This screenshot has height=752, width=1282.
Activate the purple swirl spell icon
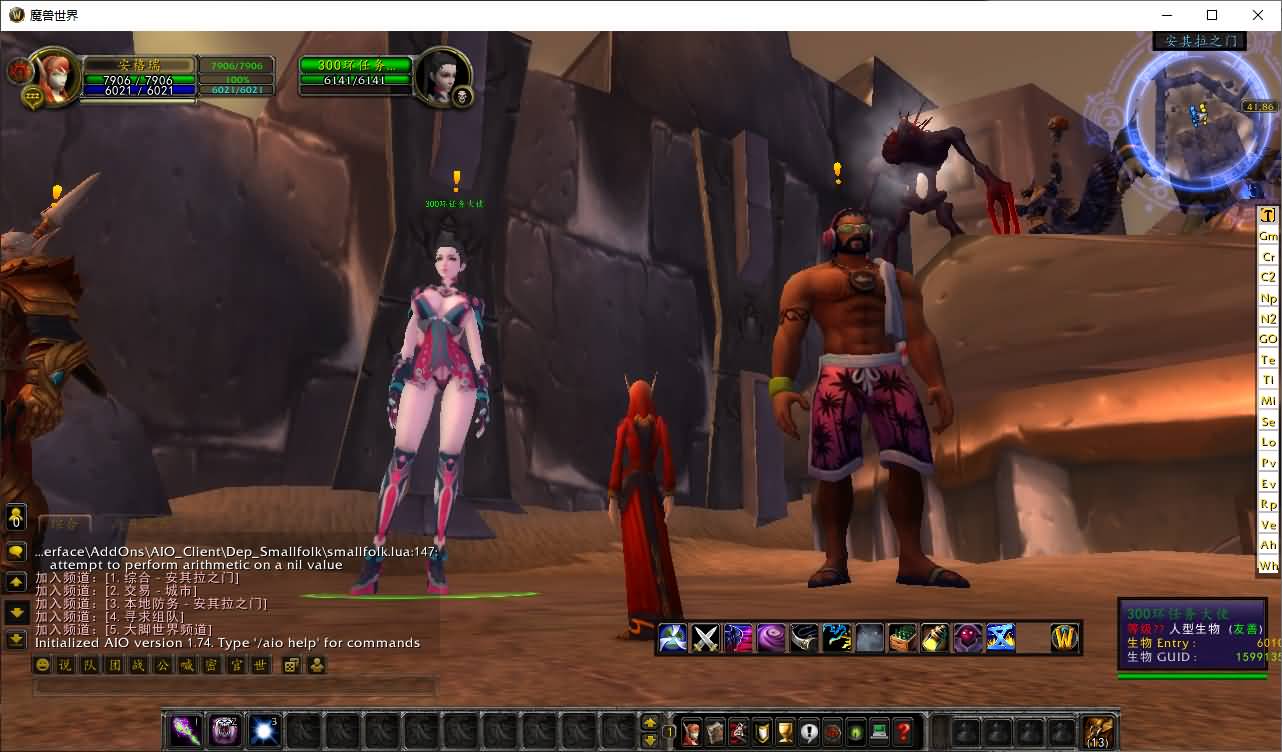[x=770, y=638]
